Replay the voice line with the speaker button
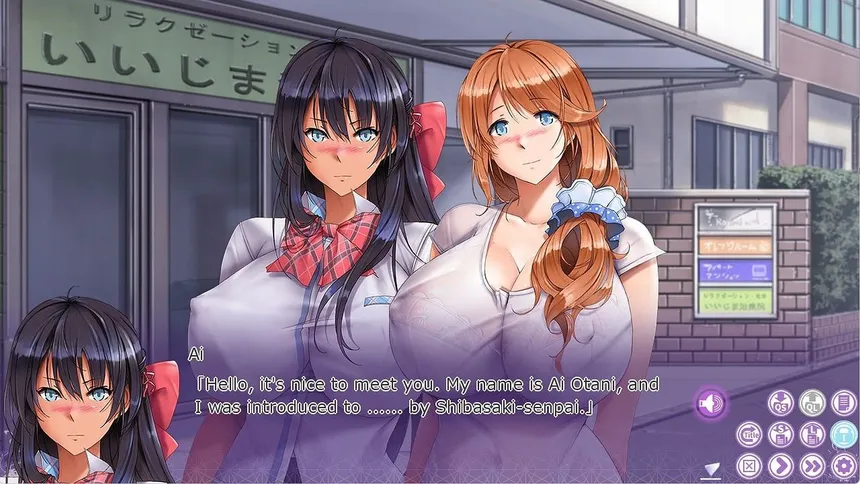The image size is (860, 484). (x=711, y=404)
